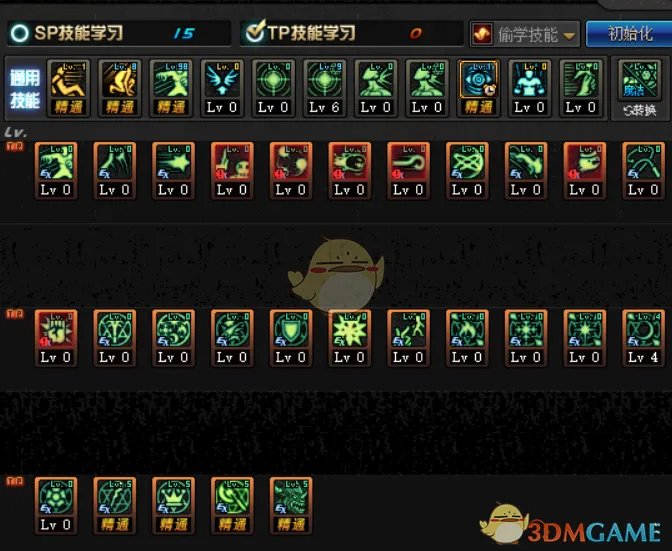Select the general skill at Lv 6

(x=324, y=88)
